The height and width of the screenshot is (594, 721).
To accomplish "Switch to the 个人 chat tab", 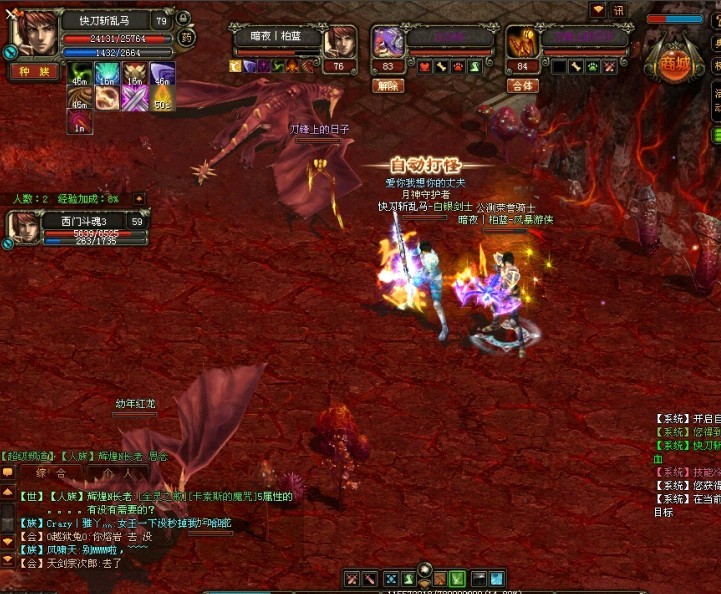I will tap(117, 472).
